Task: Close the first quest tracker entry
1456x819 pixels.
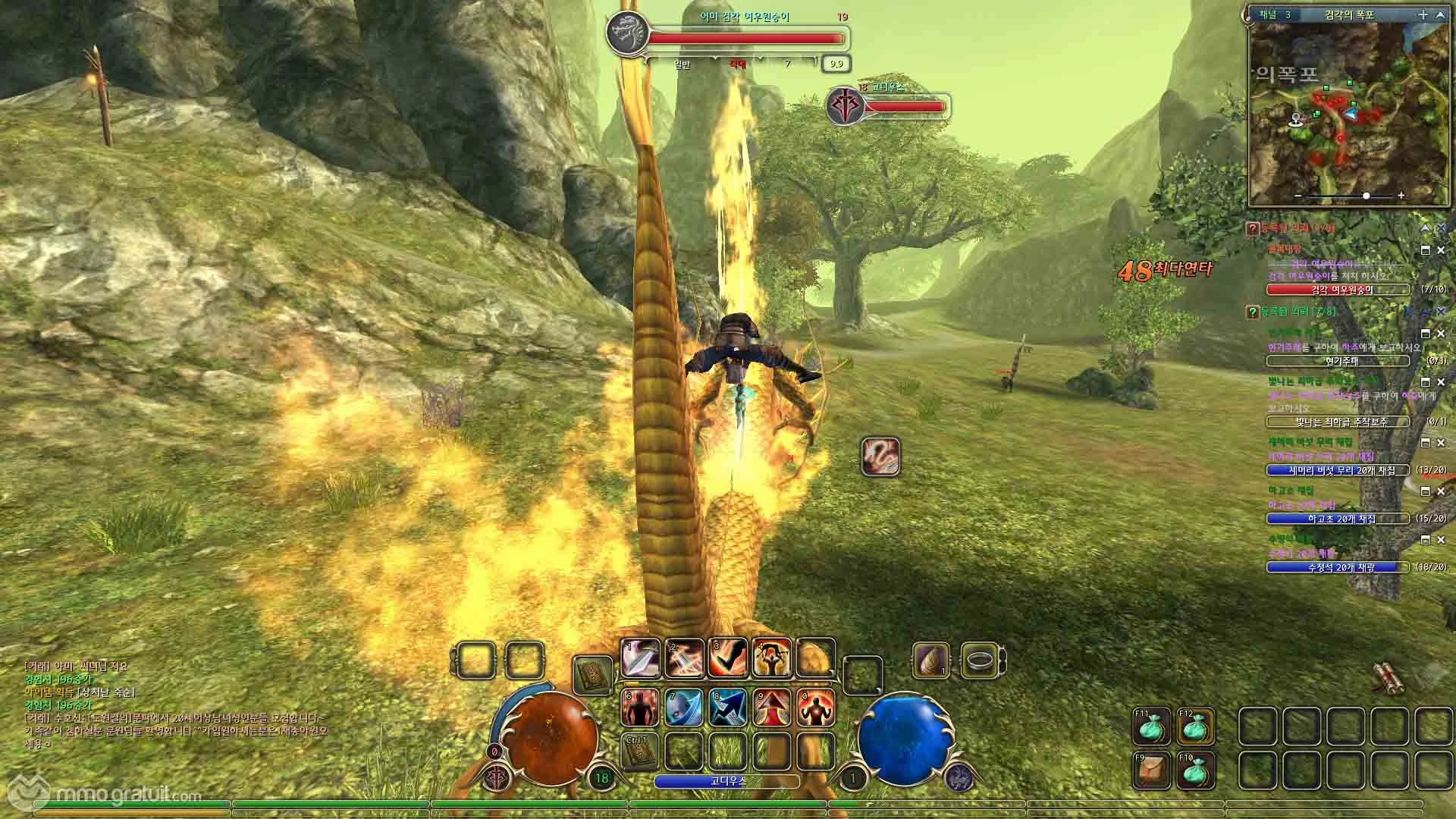Action: tap(1440, 249)
